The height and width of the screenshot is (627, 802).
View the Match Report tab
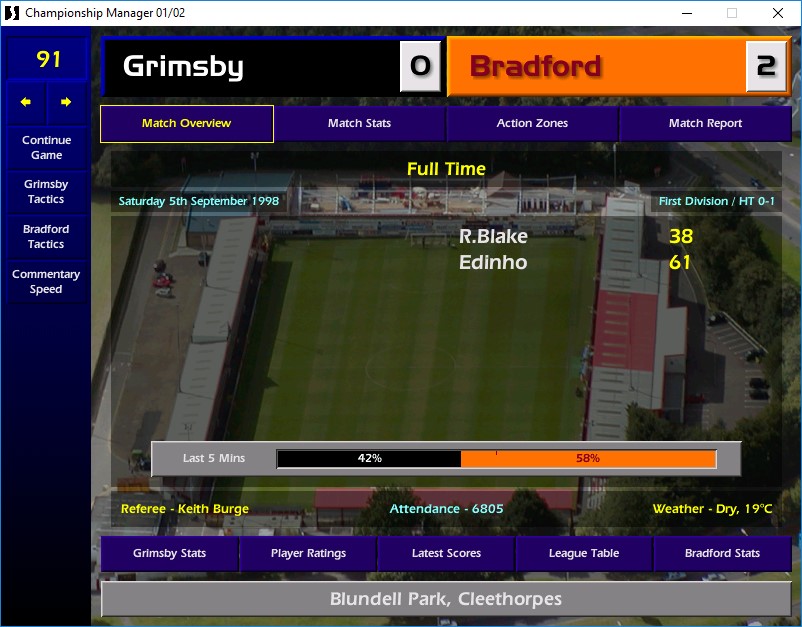tap(705, 124)
